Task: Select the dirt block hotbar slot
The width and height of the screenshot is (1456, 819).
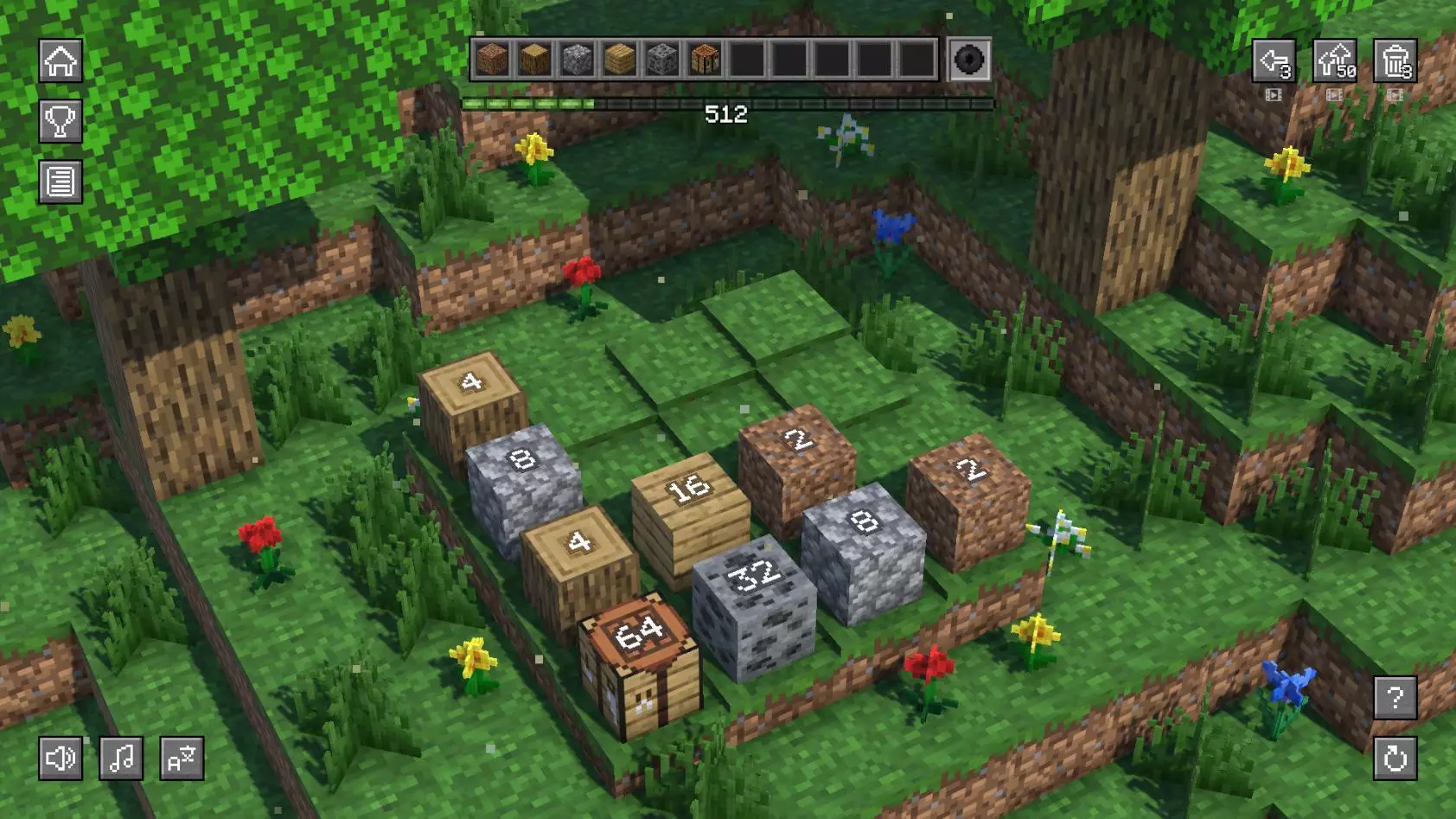Action: point(492,61)
